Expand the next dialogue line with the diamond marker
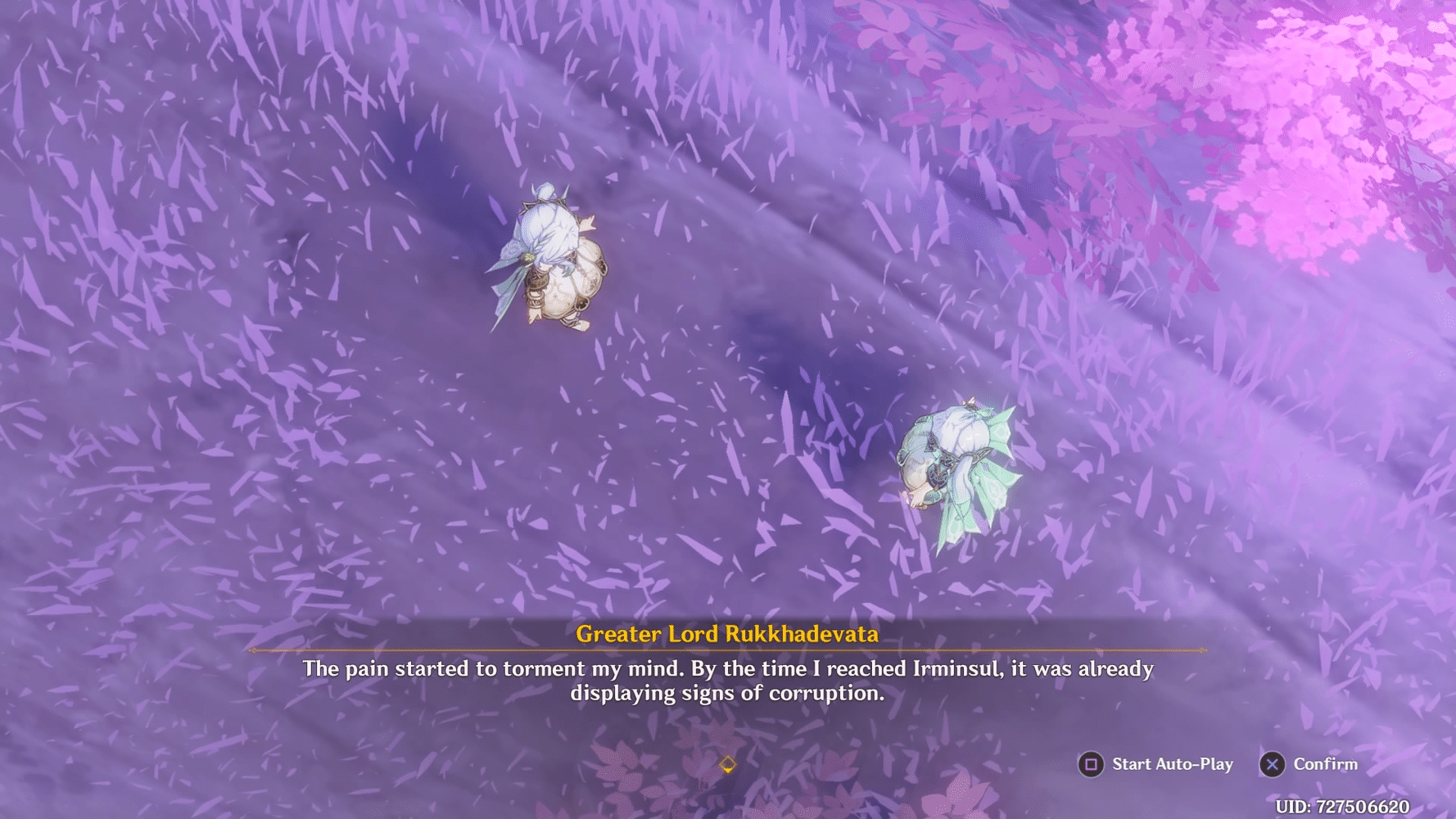1456x819 pixels. pyautogui.click(x=728, y=764)
